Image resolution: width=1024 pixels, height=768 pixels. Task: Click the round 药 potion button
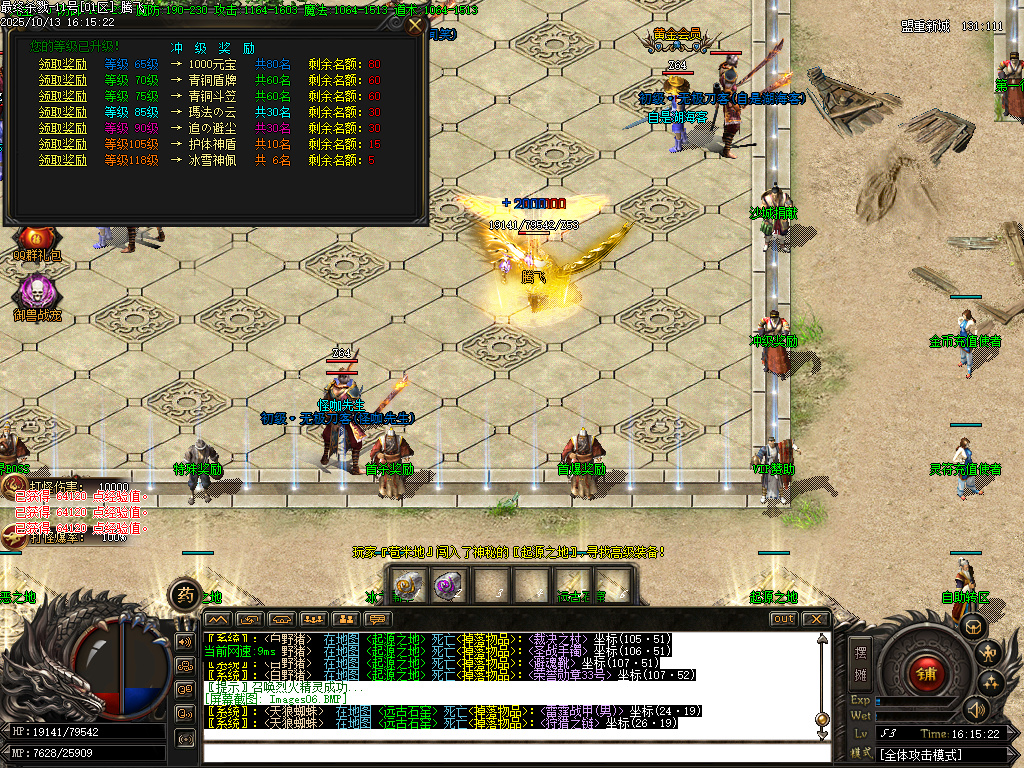tap(184, 595)
